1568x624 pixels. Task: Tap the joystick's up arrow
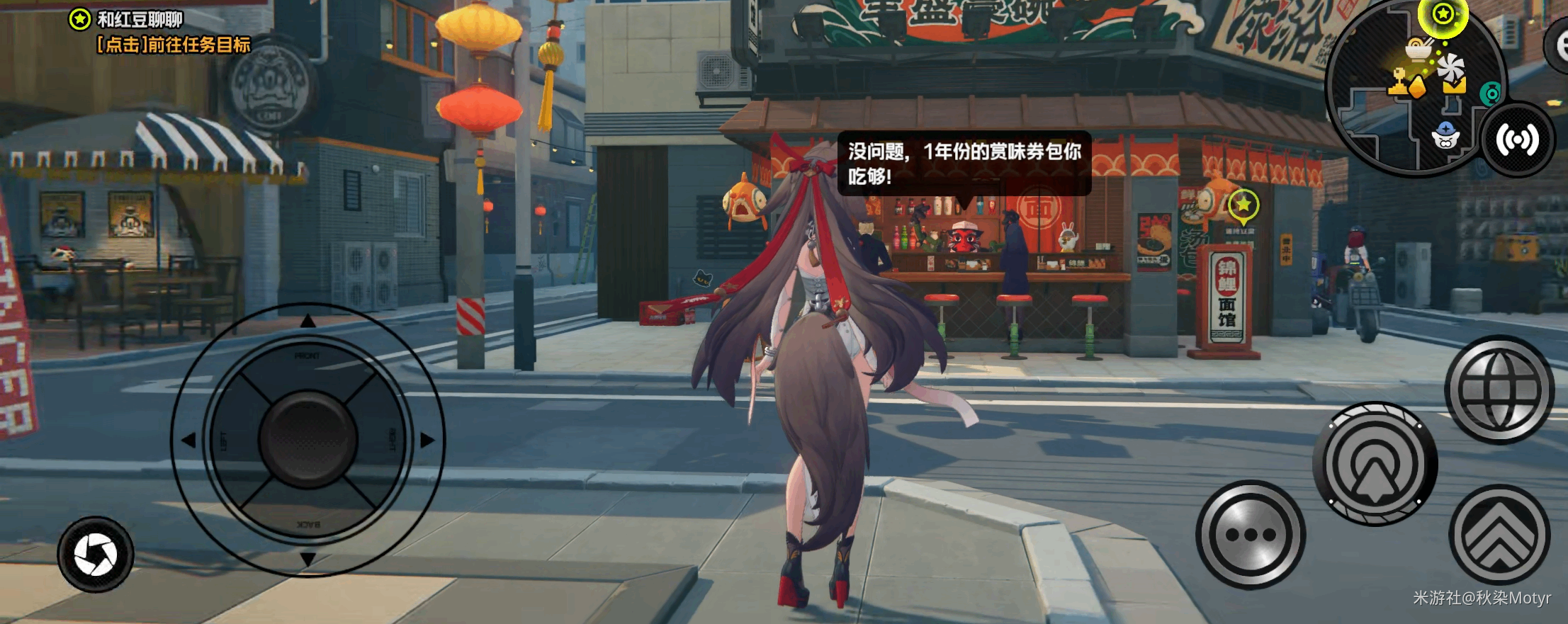pyautogui.click(x=308, y=322)
